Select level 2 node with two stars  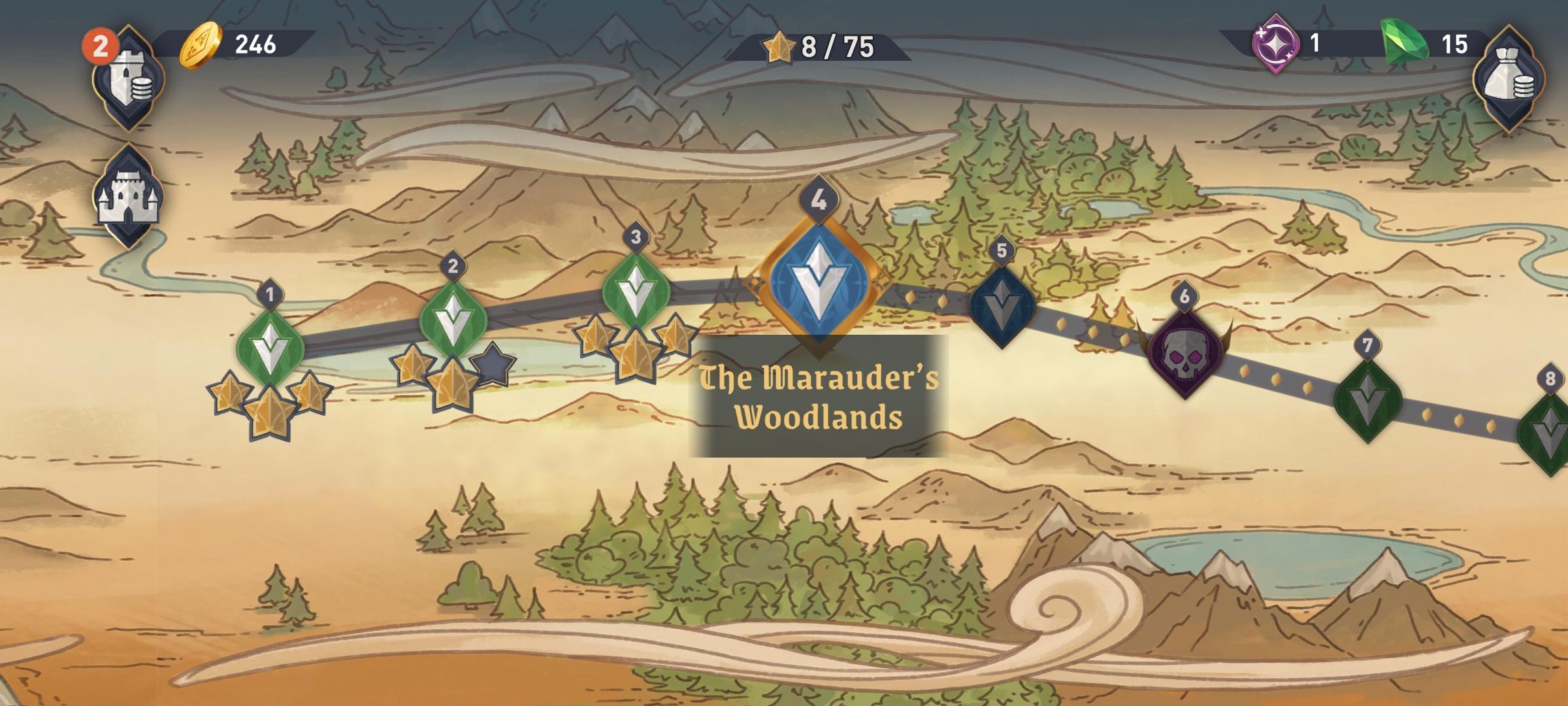pyautogui.click(x=453, y=320)
